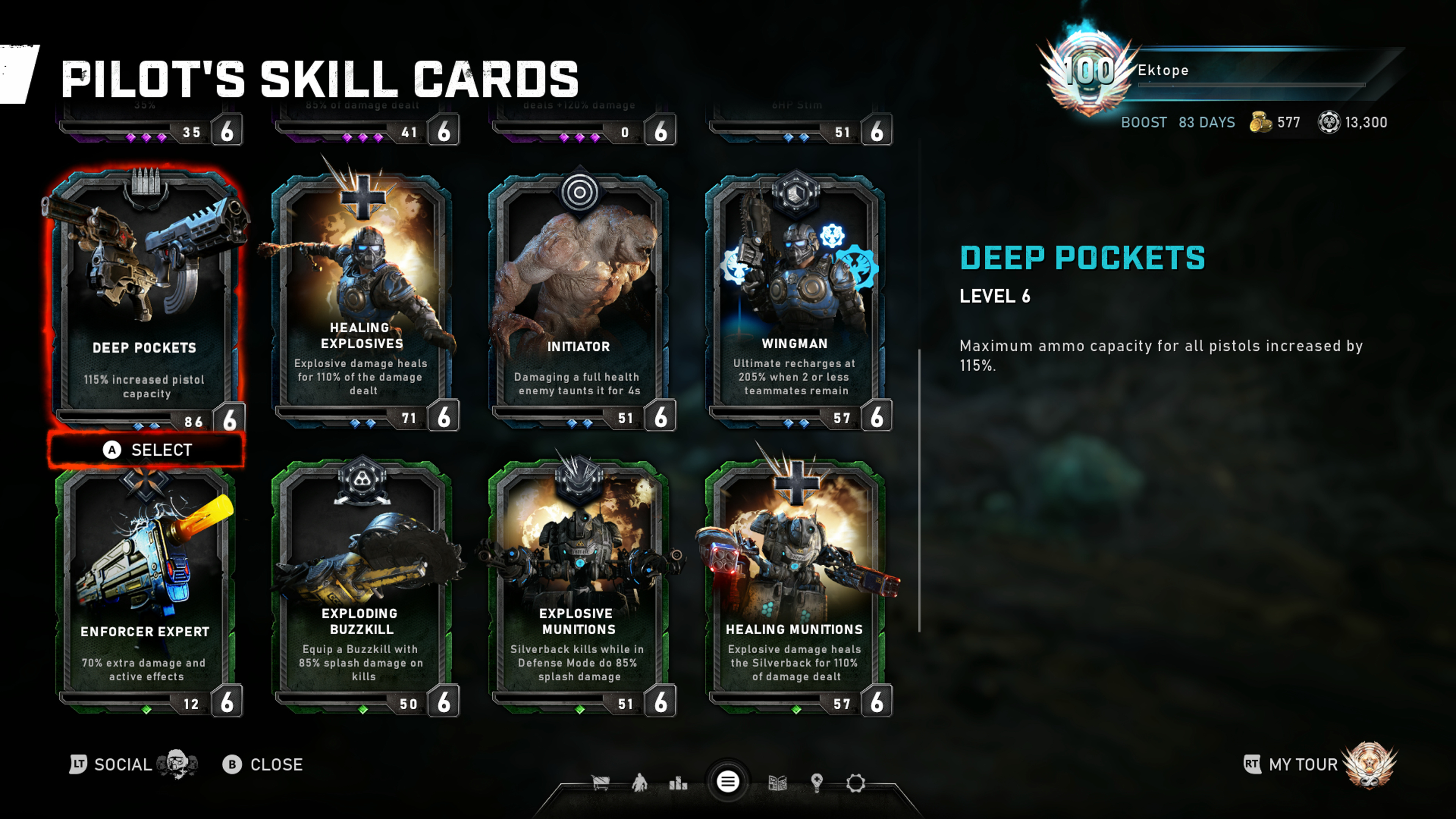Image resolution: width=1456 pixels, height=819 pixels.
Task: Pick the Initiator skill card
Action: pos(579,300)
